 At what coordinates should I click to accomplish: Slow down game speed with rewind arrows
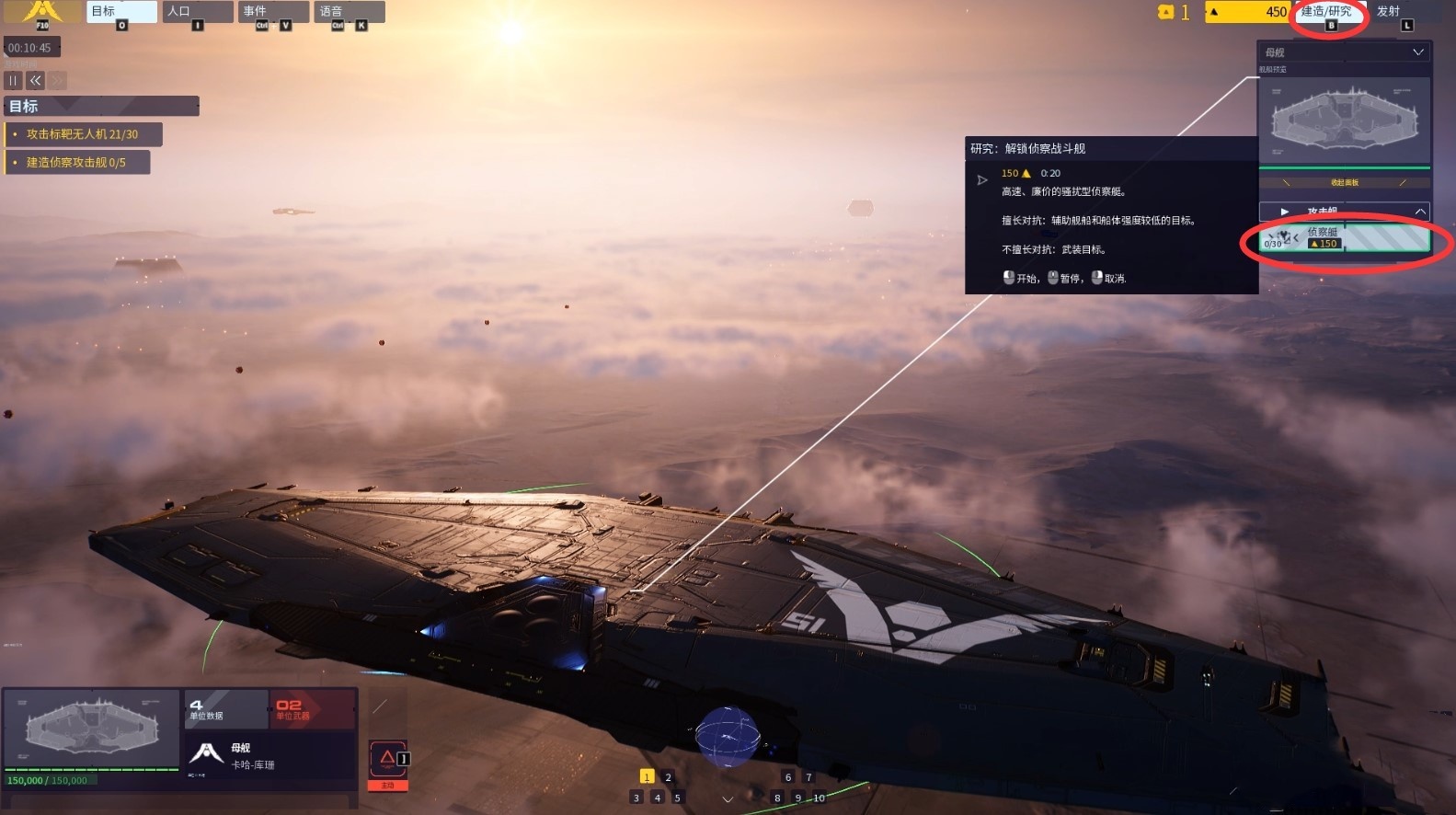tap(36, 81)
